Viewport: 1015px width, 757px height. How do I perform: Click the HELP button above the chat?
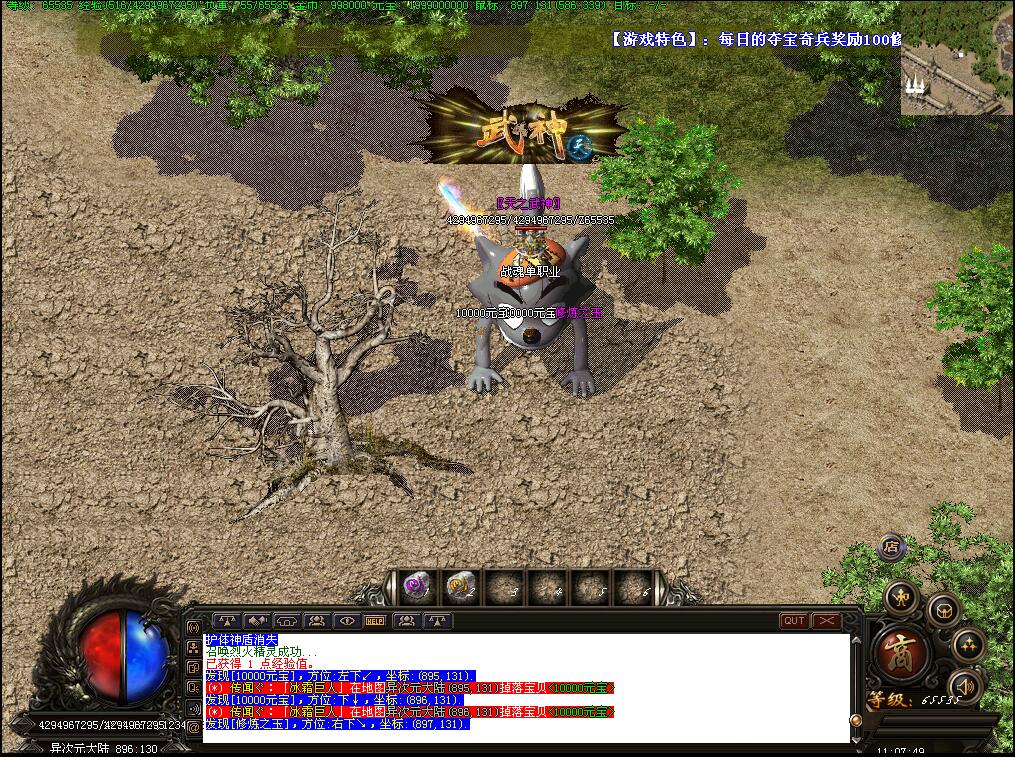[375, 621]
